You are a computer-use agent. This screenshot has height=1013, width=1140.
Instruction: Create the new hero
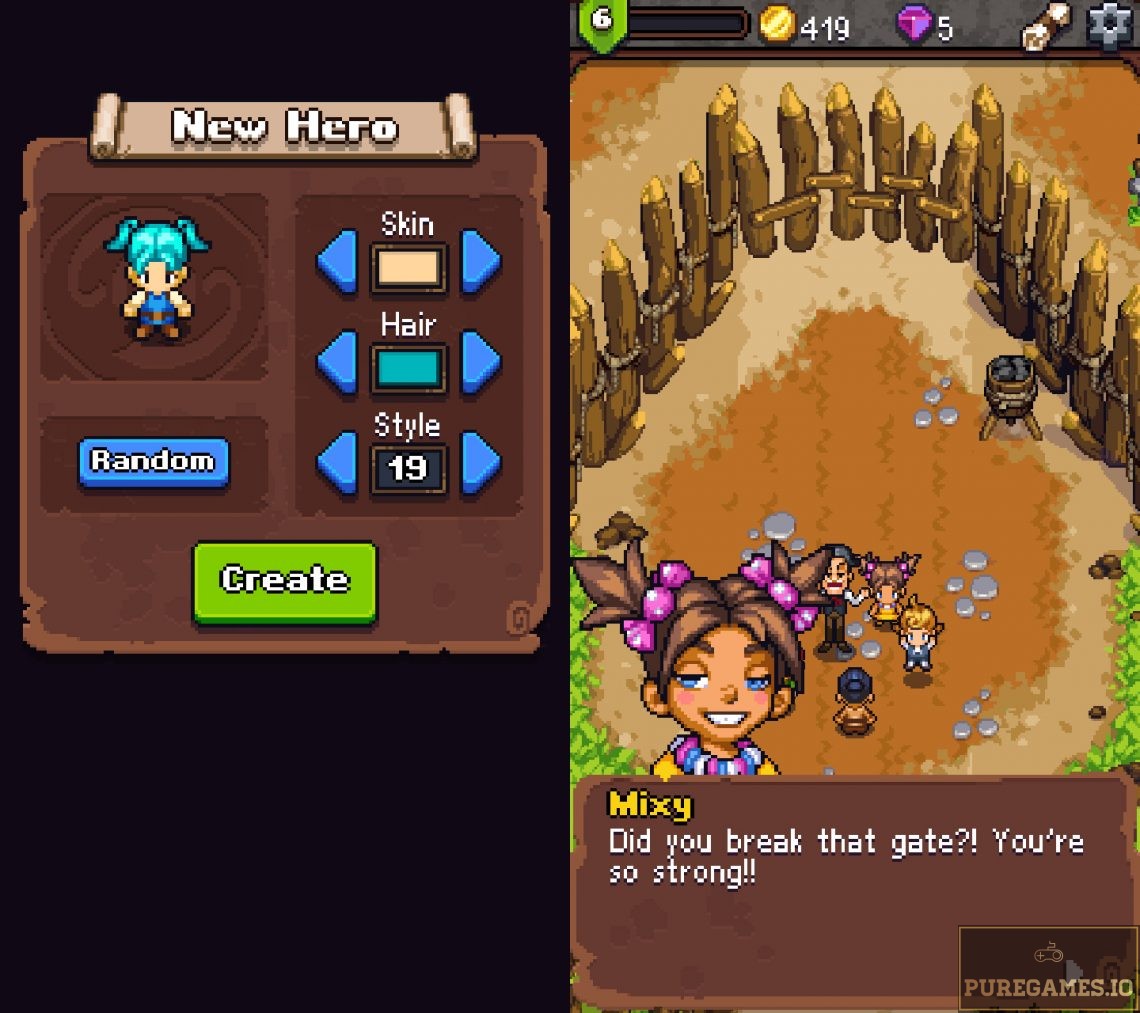tap(285, 581)
